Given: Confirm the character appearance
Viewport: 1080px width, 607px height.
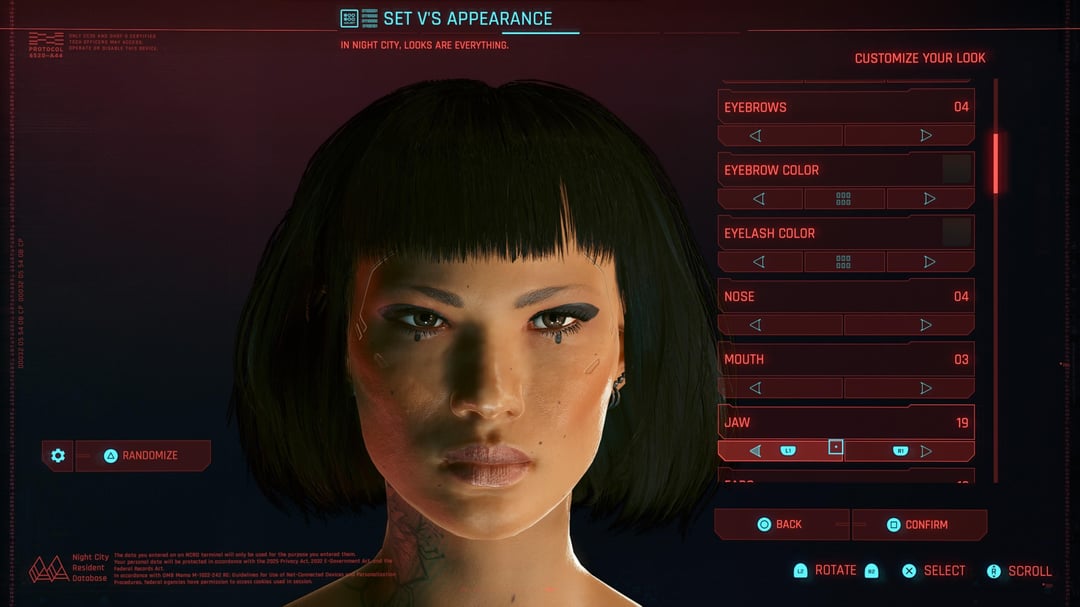Looking at the screenshot, I should (x=918, y=524).
